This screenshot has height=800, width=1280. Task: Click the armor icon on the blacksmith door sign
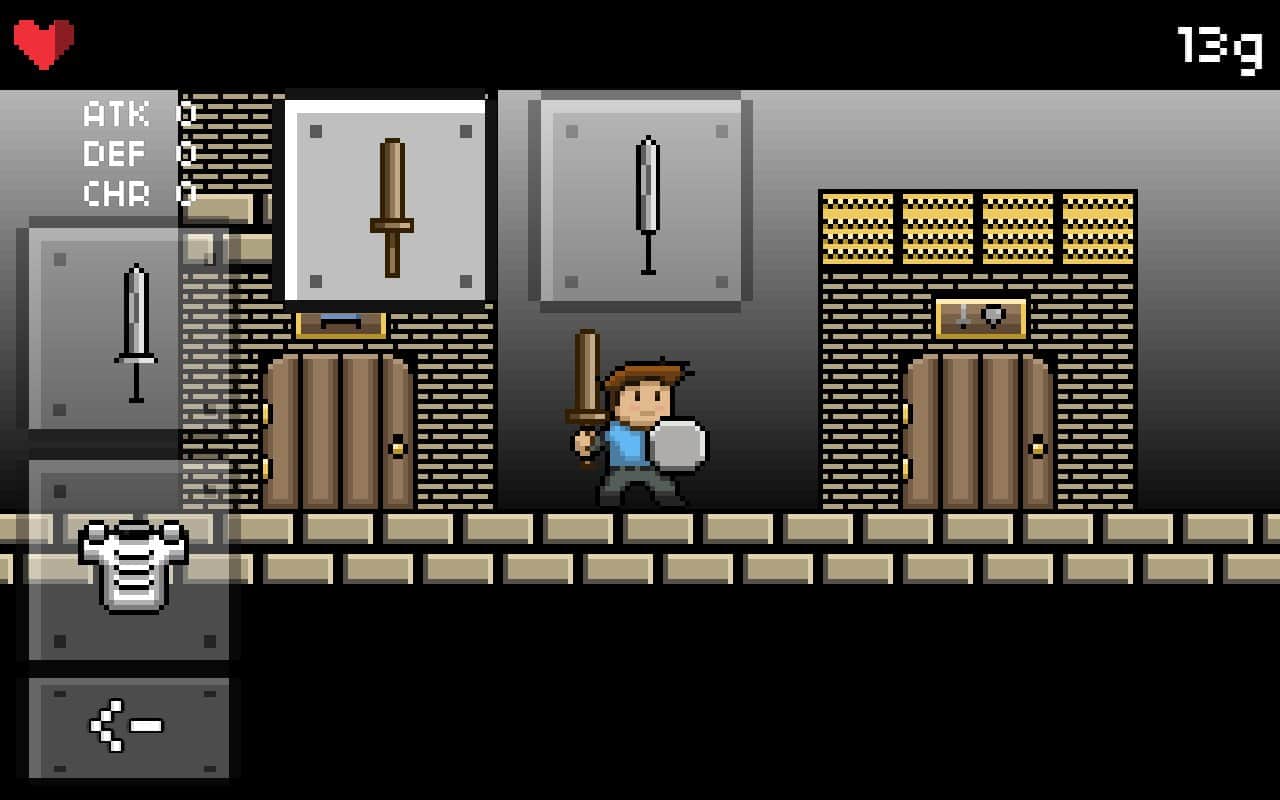pos(992,315)
